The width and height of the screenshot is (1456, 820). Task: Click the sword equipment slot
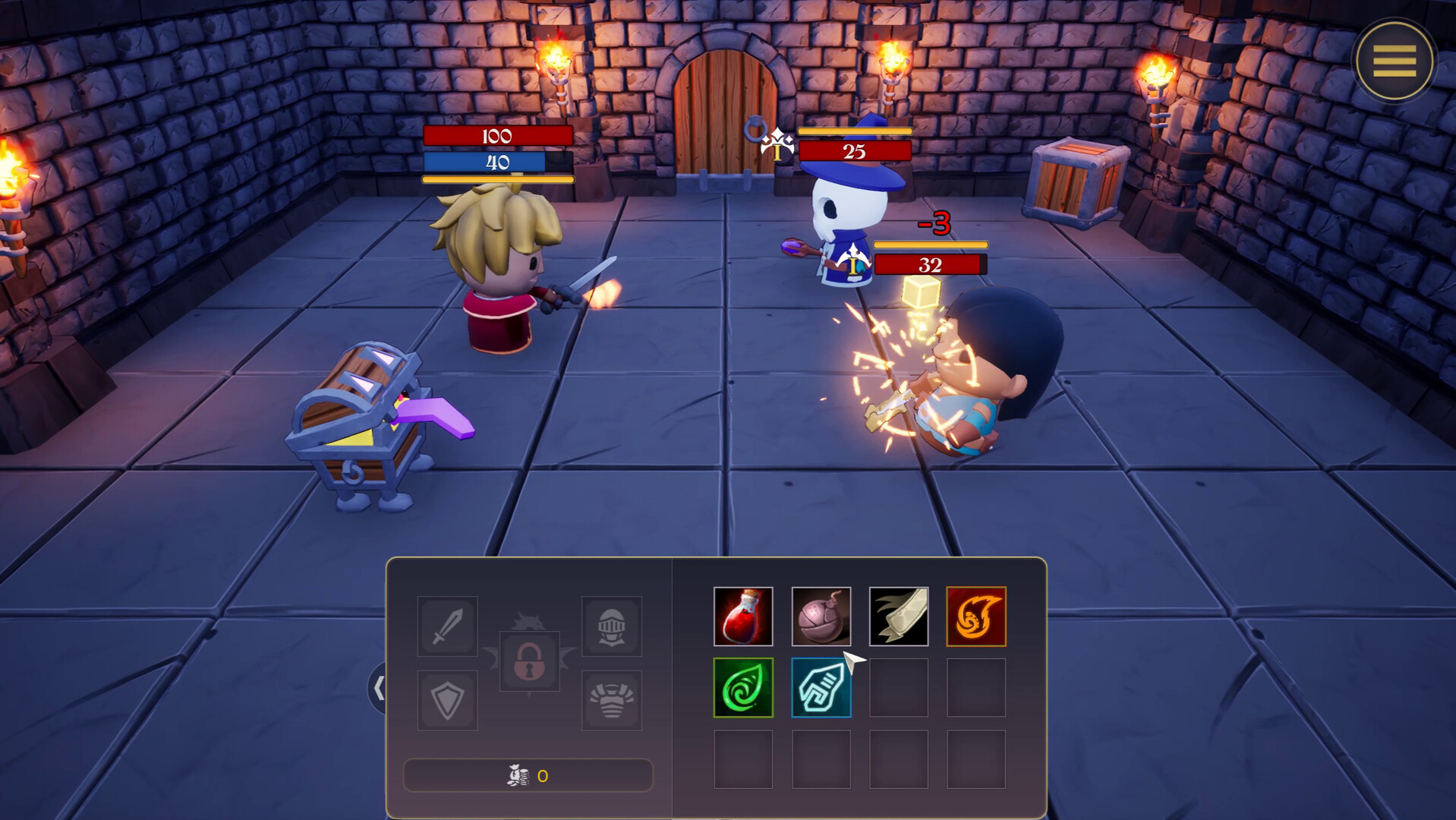click(x=446, y=626)
